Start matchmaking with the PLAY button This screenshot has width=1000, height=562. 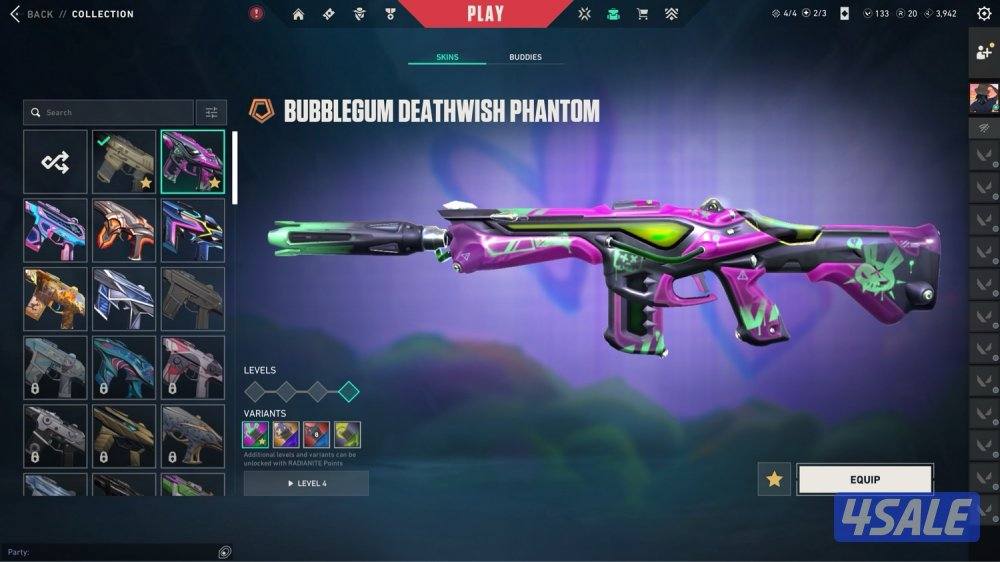[486, 14]
